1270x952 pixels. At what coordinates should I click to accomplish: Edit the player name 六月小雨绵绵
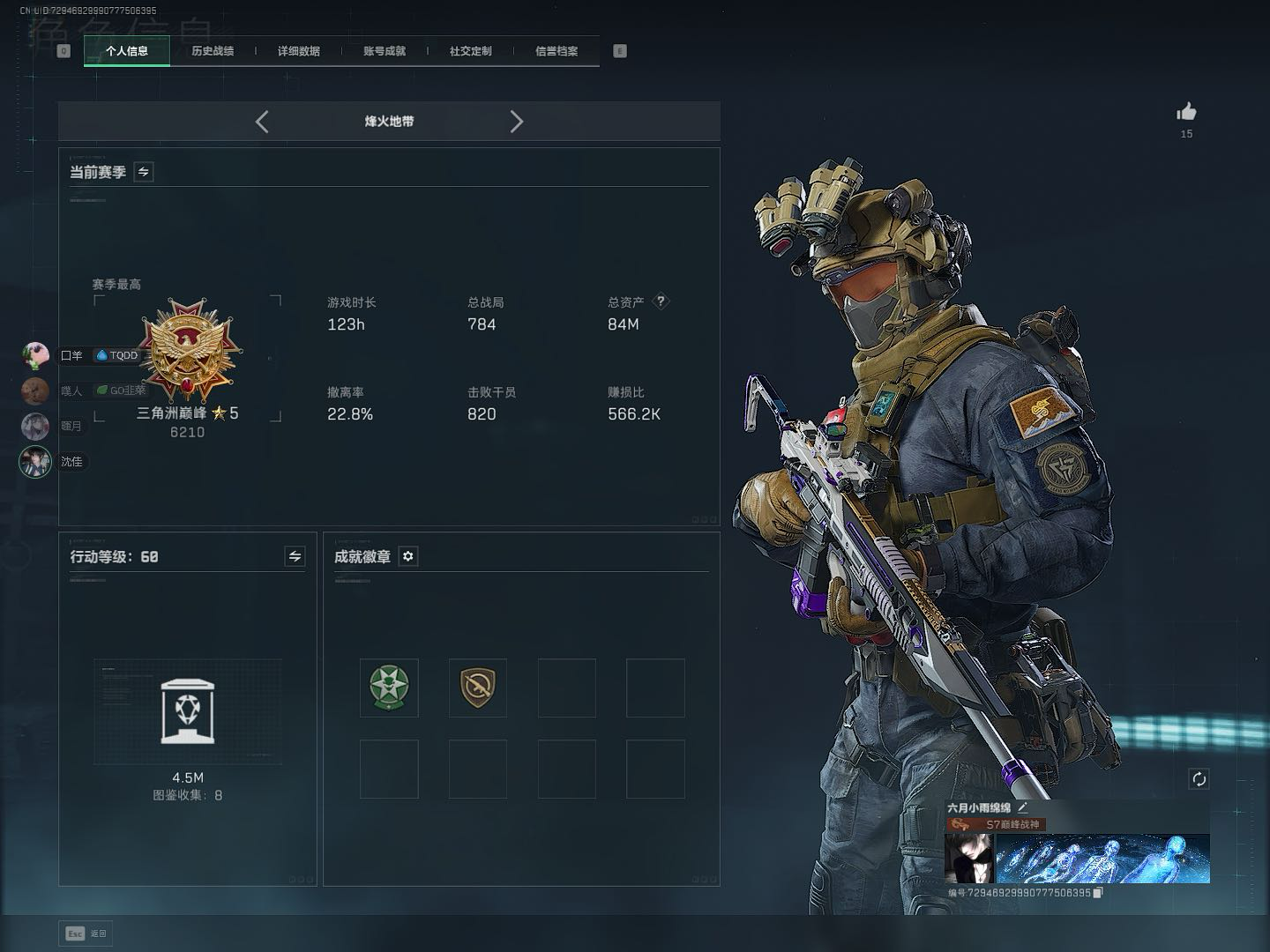pos(1023,807)
